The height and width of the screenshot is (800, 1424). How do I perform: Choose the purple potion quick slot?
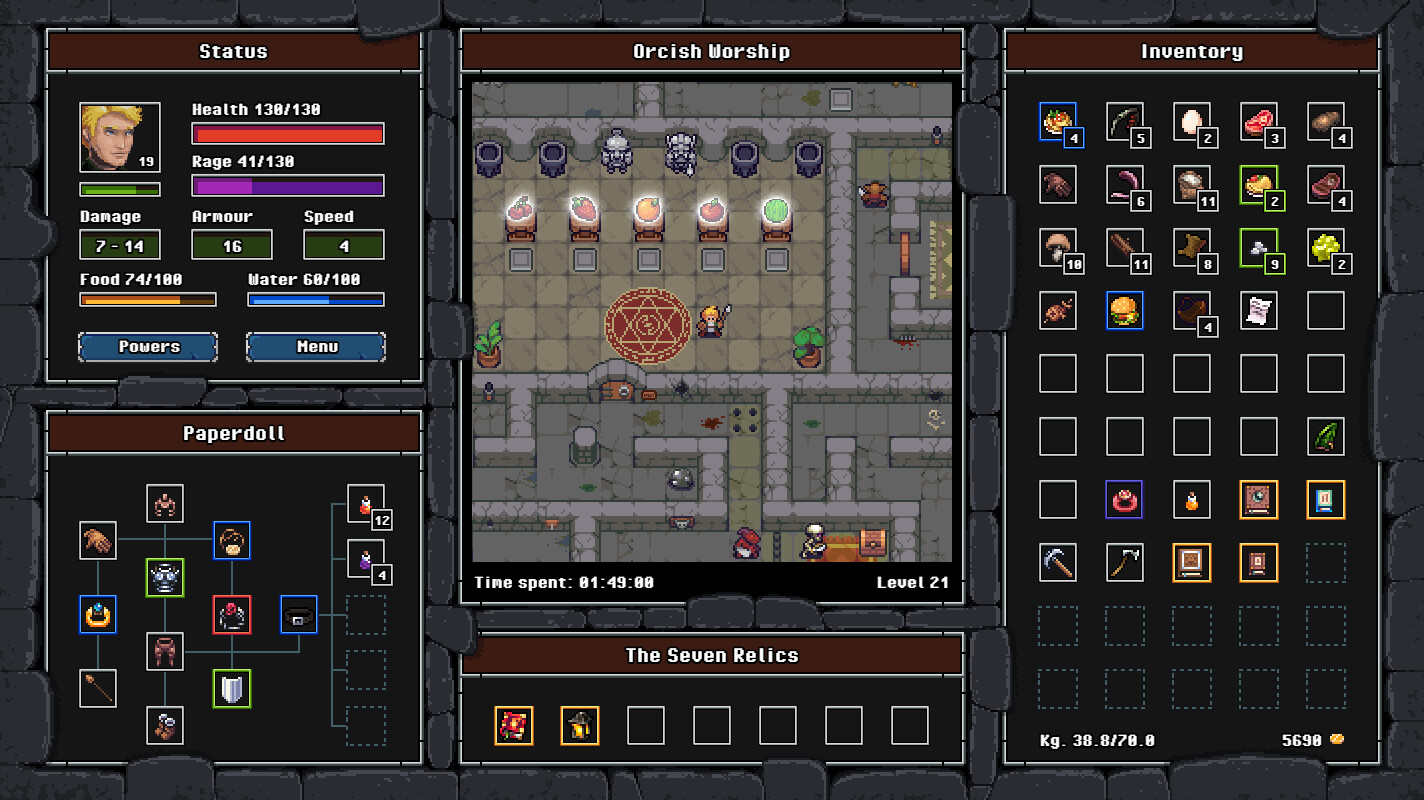coord(365,559)
